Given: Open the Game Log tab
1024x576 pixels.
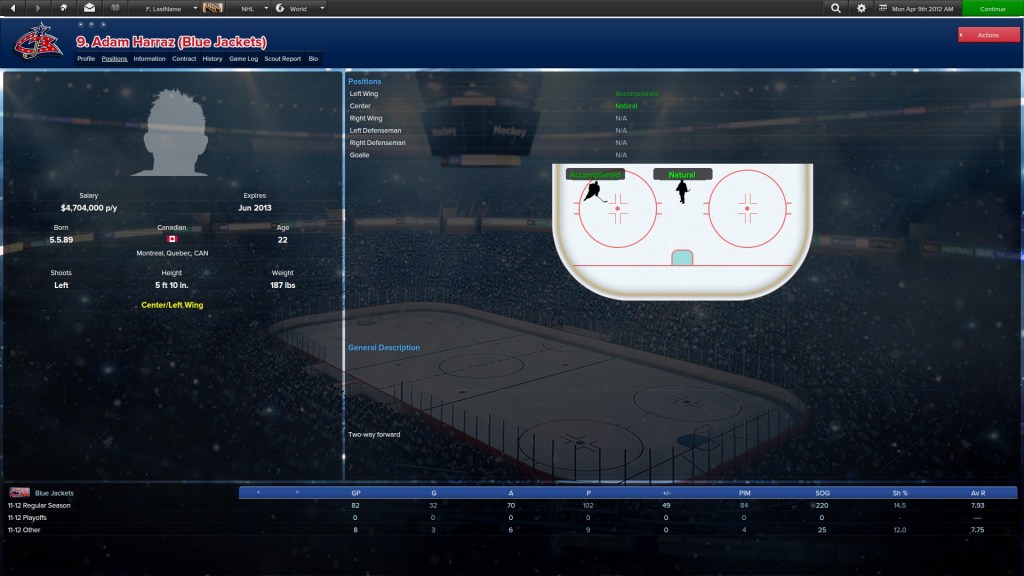Looking at the screenshot, I should (244, 59).
